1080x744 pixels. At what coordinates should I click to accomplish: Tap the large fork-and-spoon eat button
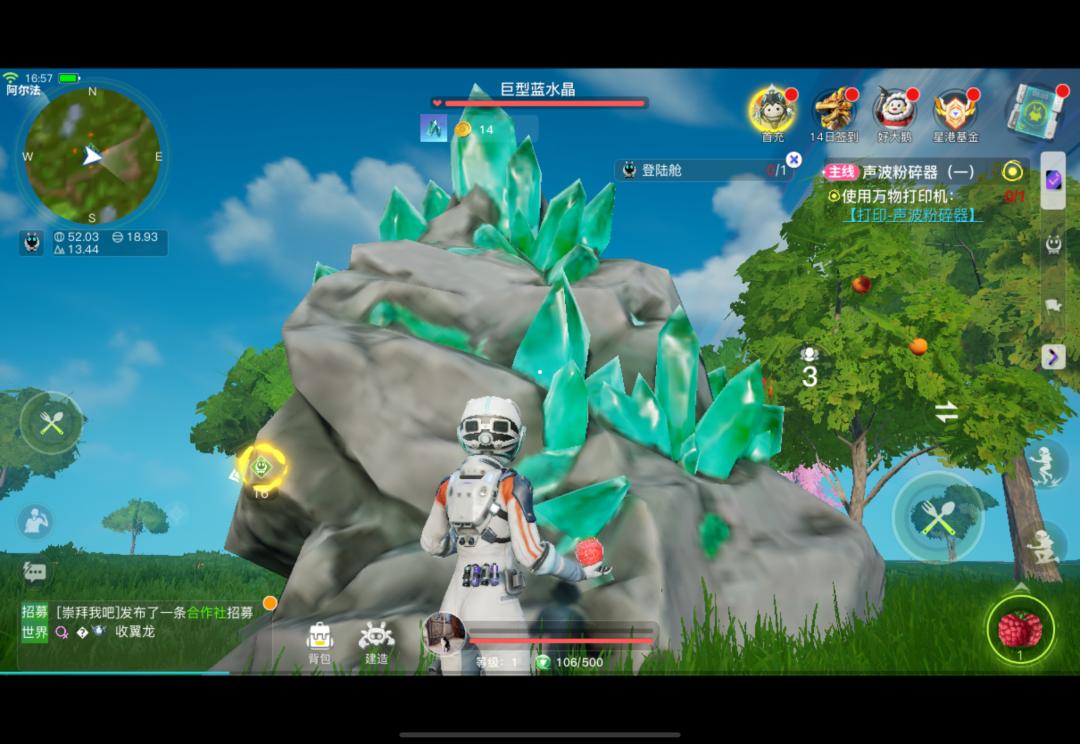937,517
